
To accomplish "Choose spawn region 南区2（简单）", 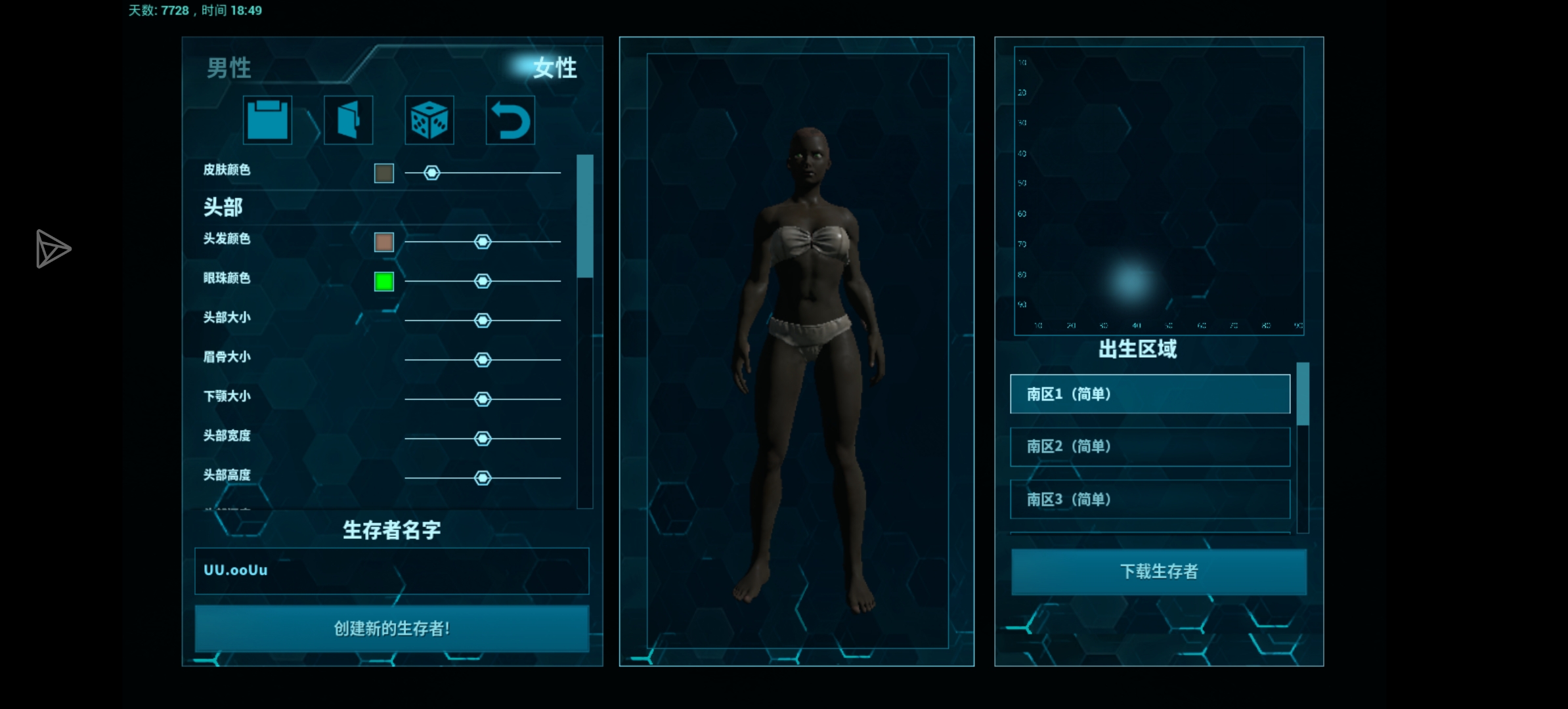I will (x=1150, y=447).
